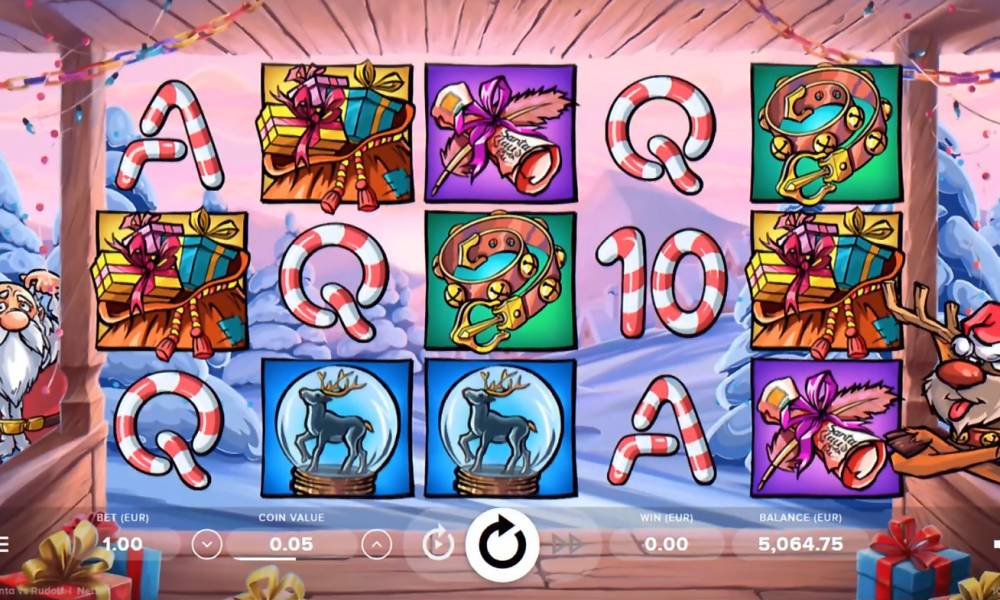1000x600 pixels.
Task: Increase the coin value
Action: pos(376,544)
